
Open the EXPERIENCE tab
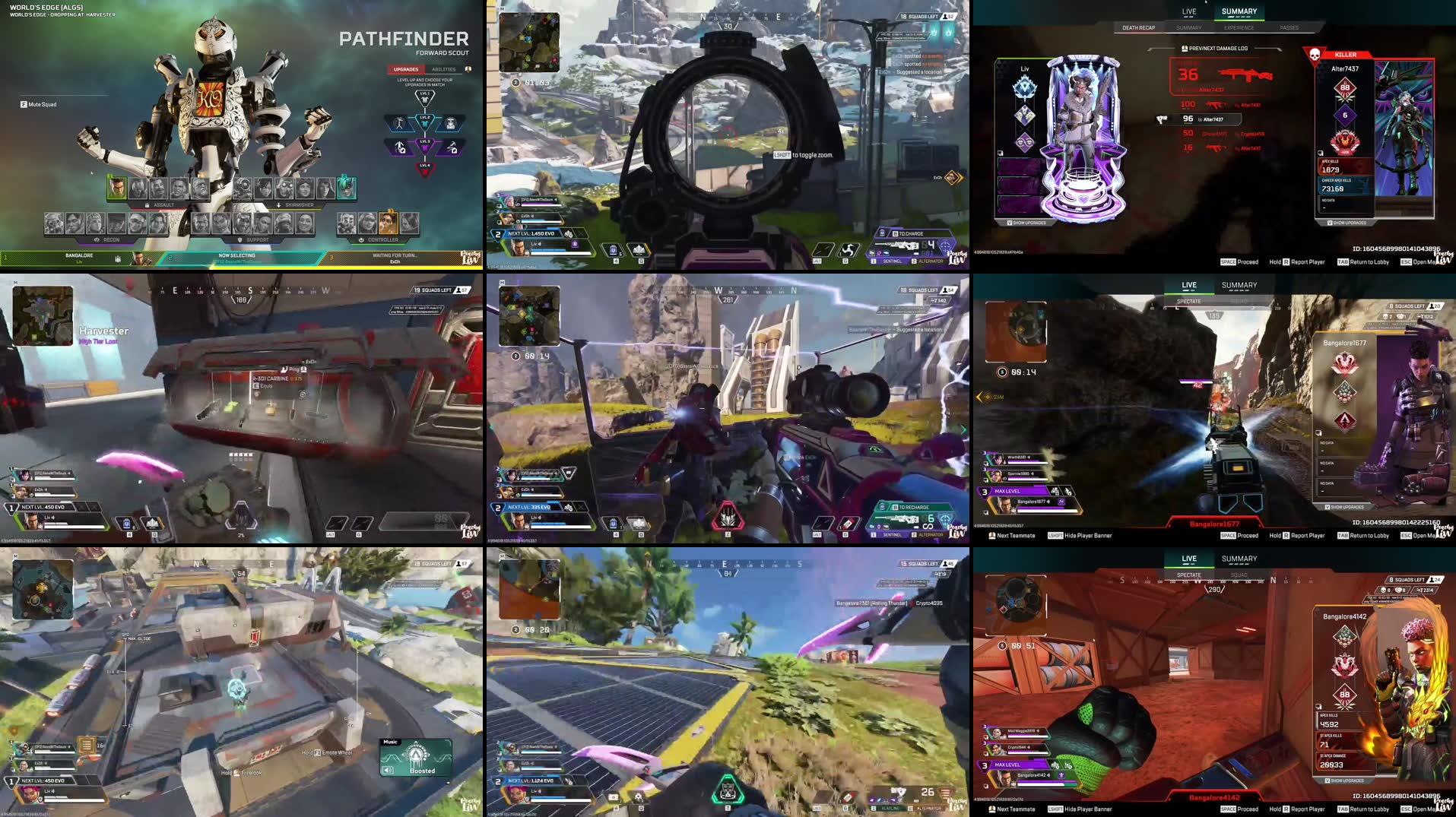coord(1239,27)
